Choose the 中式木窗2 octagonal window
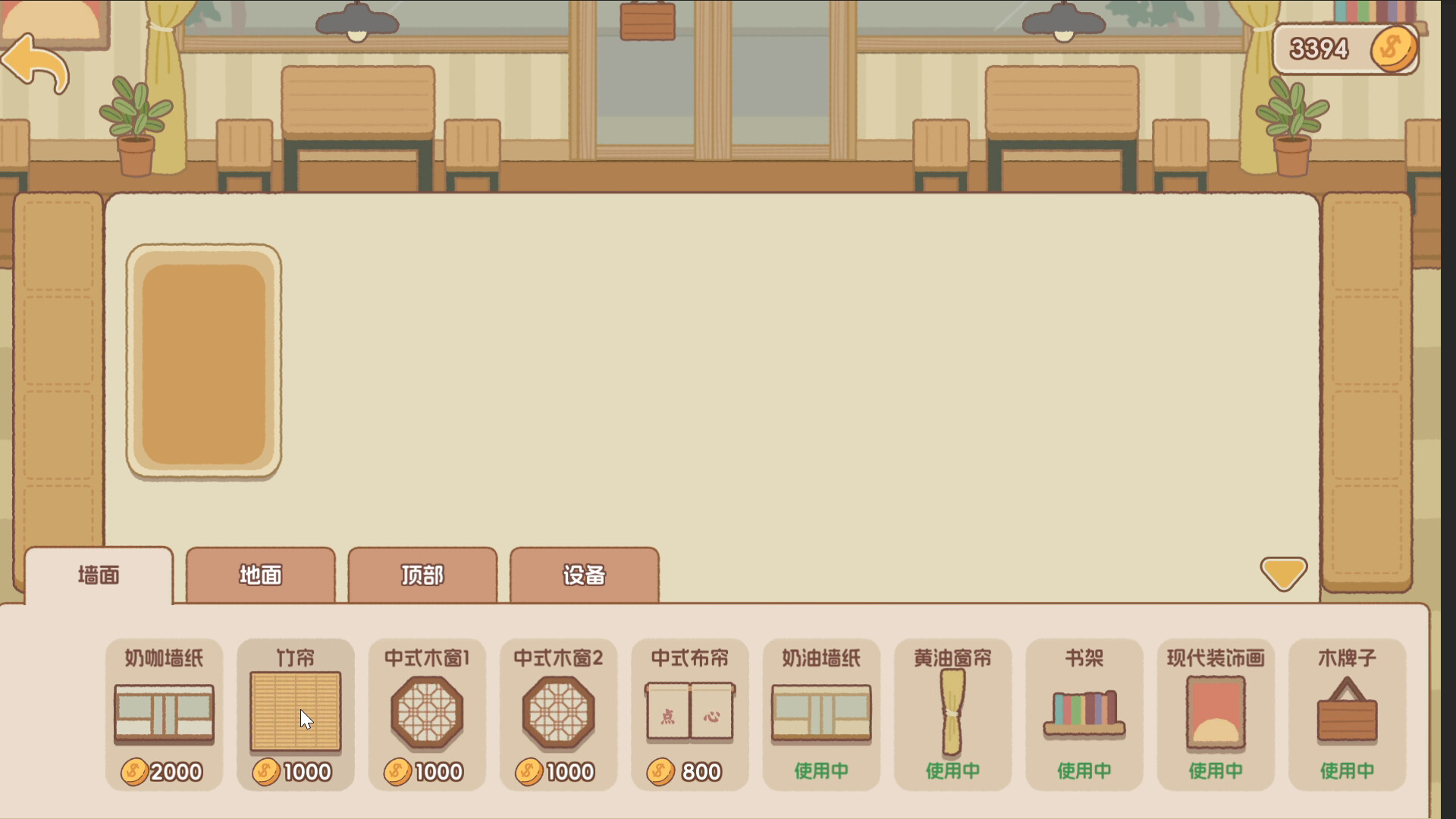 559,713
